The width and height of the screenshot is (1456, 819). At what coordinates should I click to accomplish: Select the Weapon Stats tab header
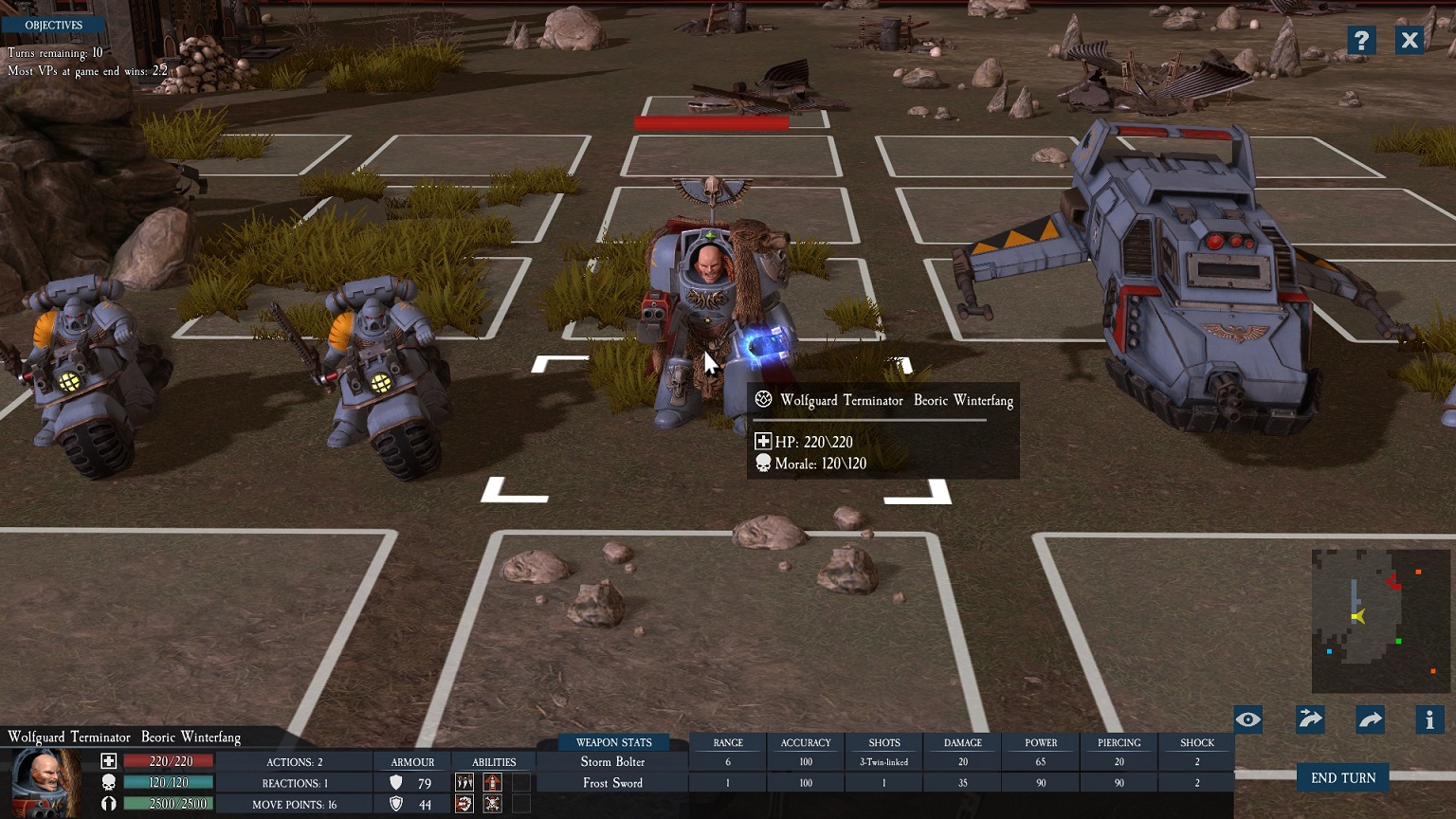613,742
